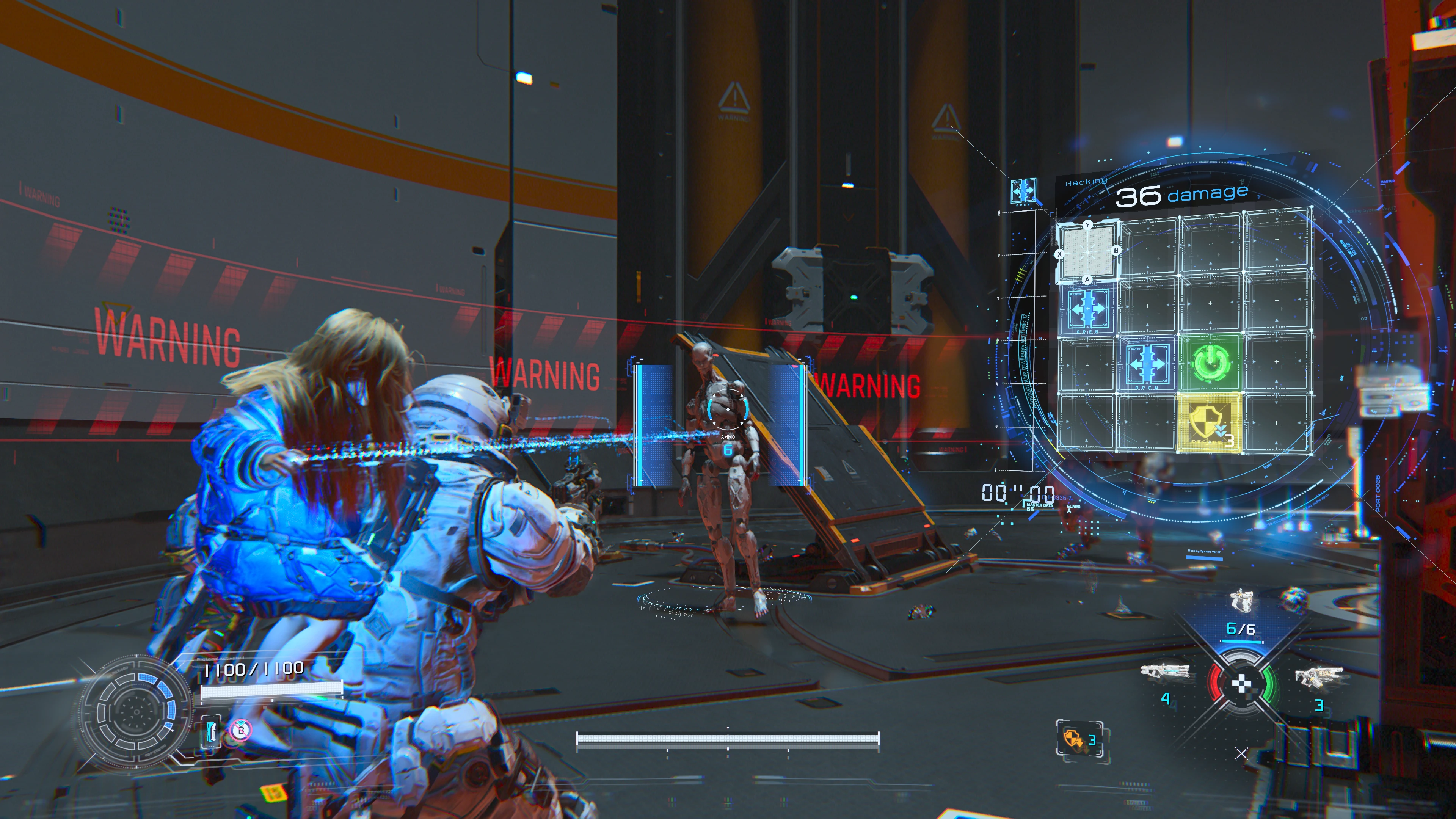Viewport: 1456px width, 819px height.
Task: Select the yellow Decode shield node
Action: (1209, 422)
